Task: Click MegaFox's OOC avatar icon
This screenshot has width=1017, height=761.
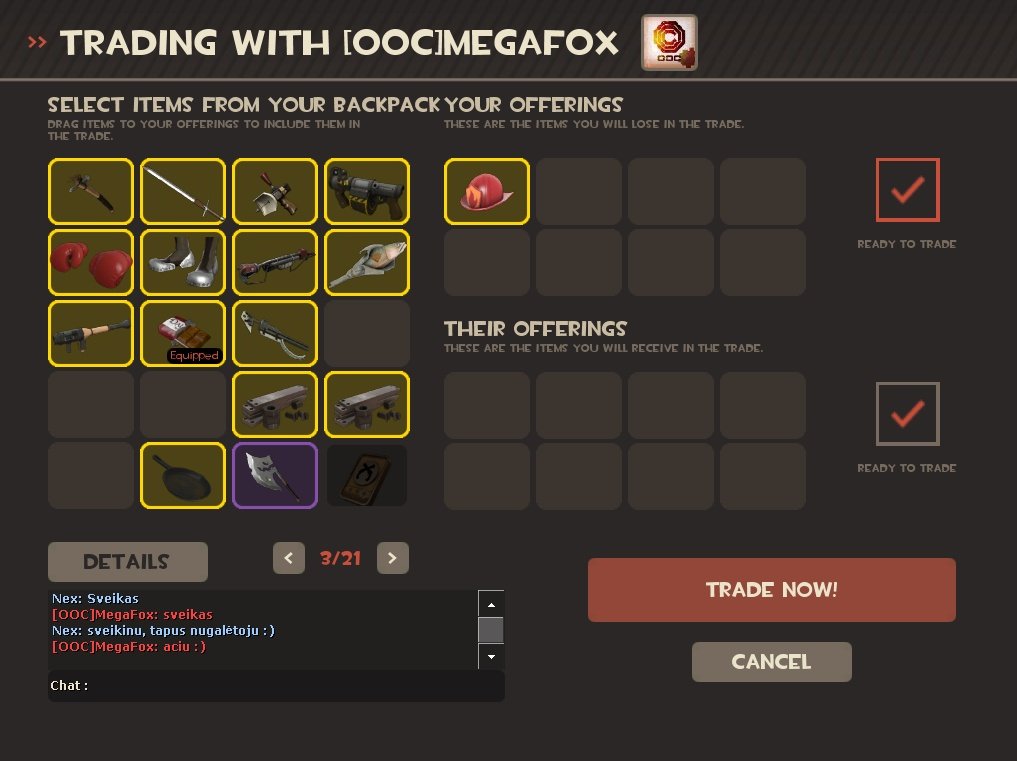Action: 669,42
